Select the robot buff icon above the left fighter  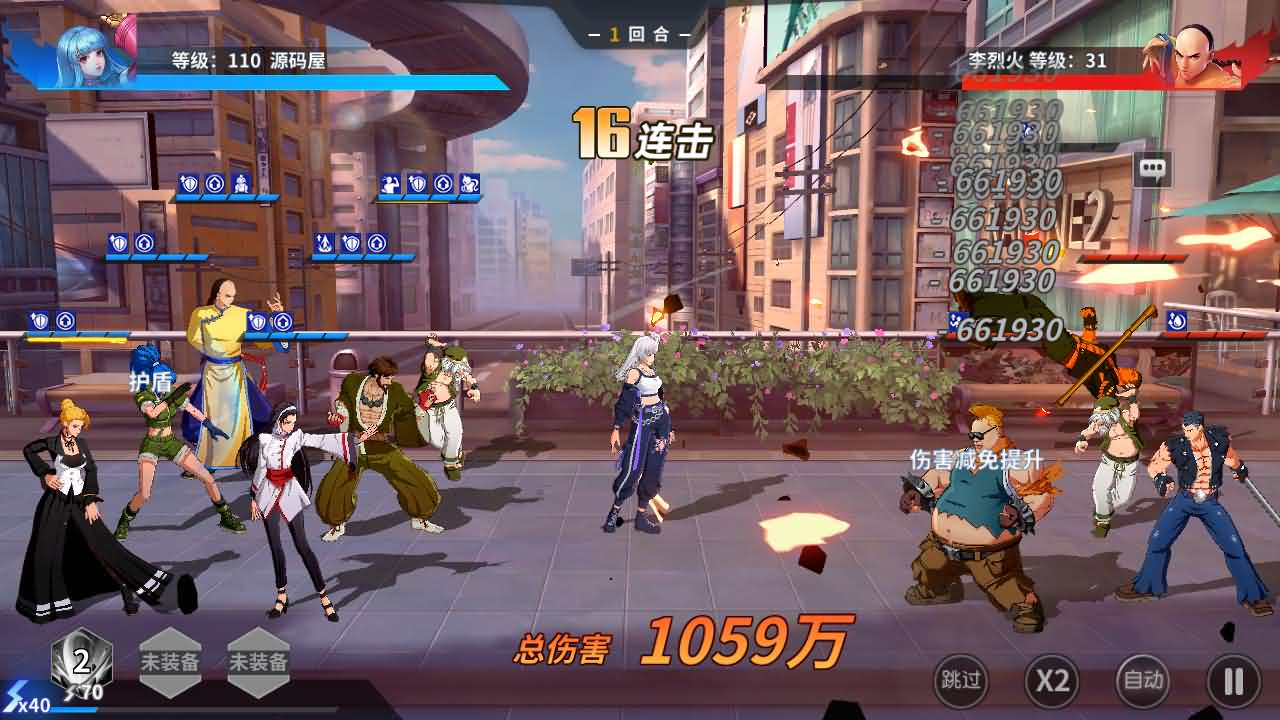point(240,185)
